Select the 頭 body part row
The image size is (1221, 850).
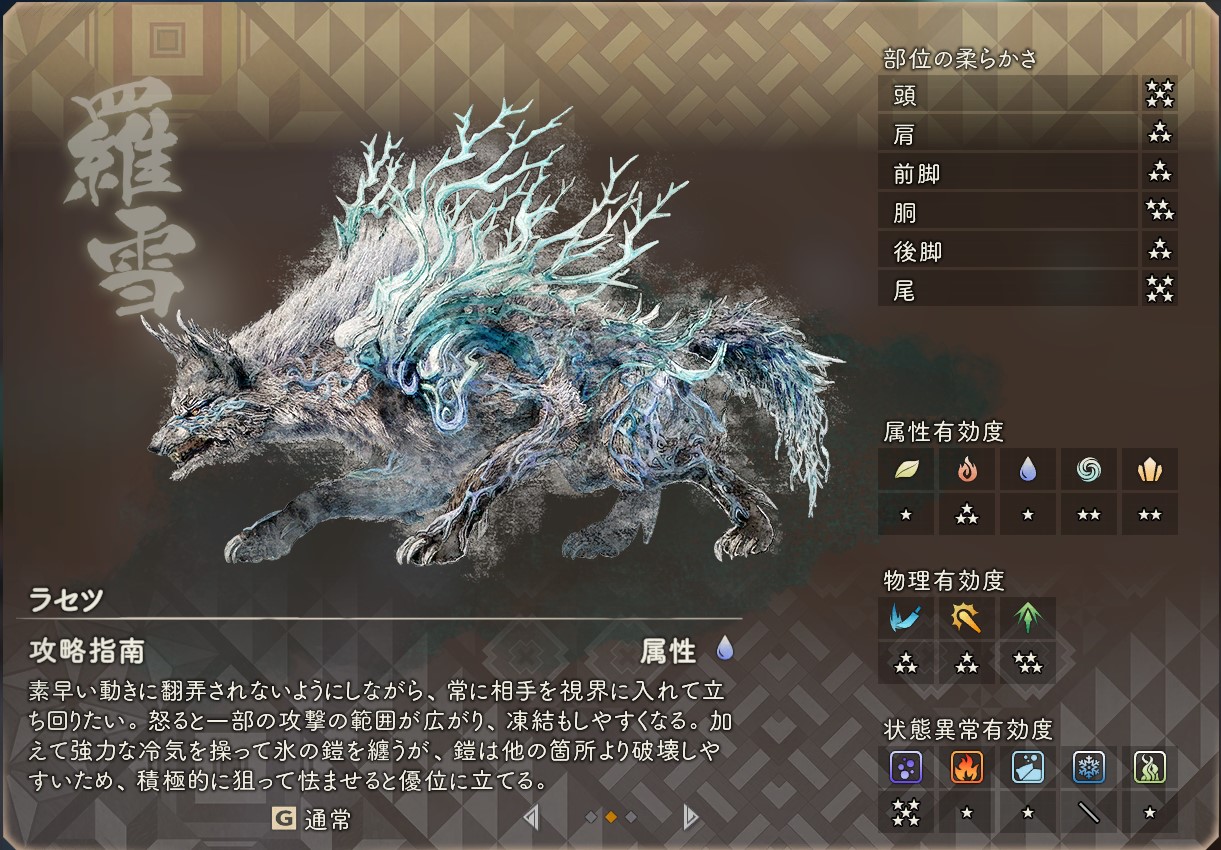(x=1008, y=95)
